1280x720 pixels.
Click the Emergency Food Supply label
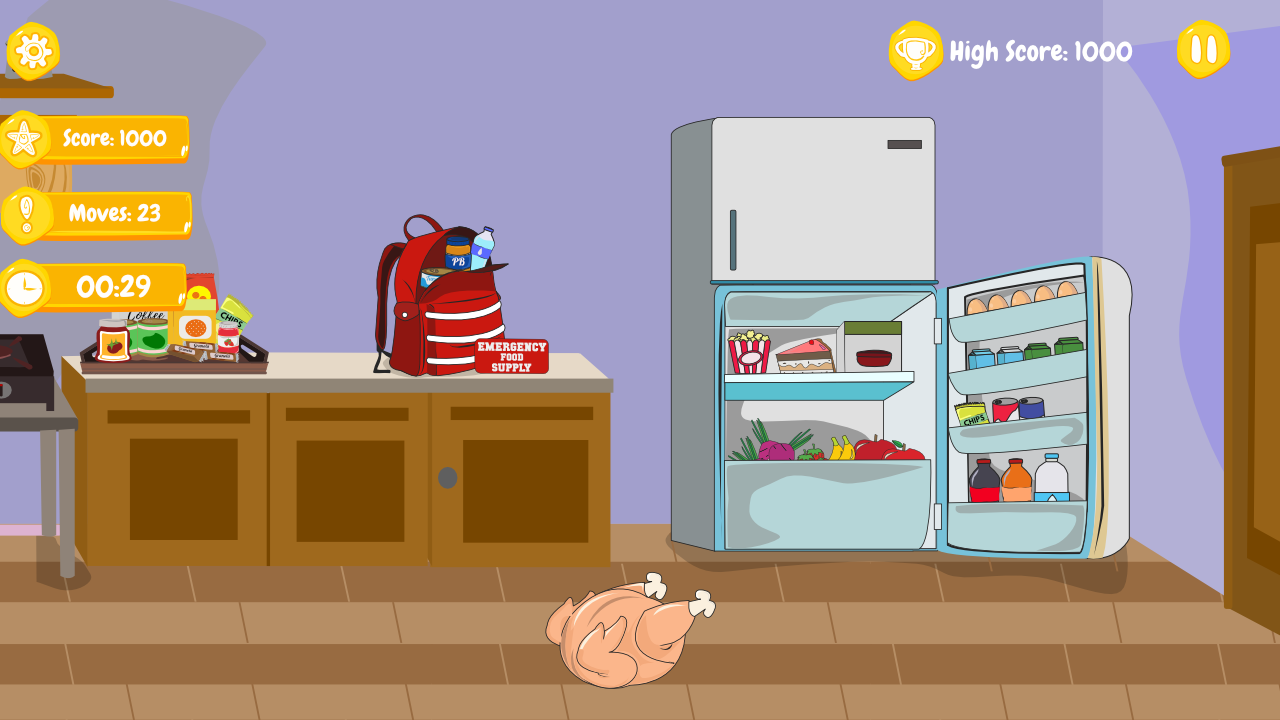[x=511, y=356]
